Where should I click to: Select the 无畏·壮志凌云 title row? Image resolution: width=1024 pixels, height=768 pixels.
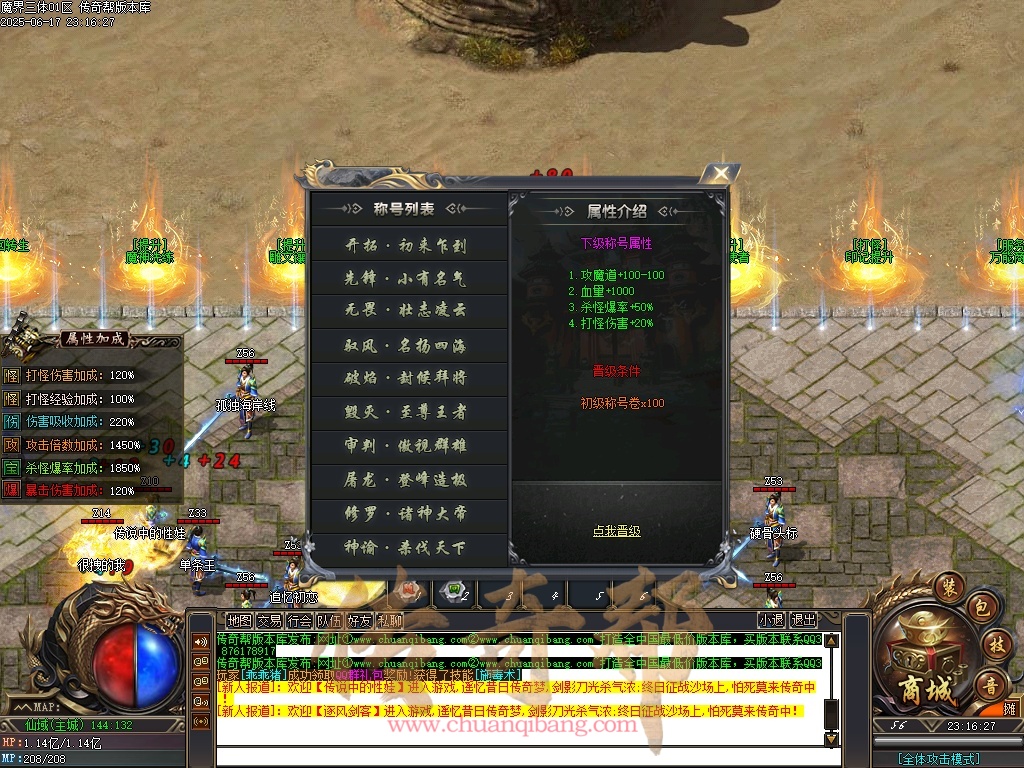(x=406, y=311)
